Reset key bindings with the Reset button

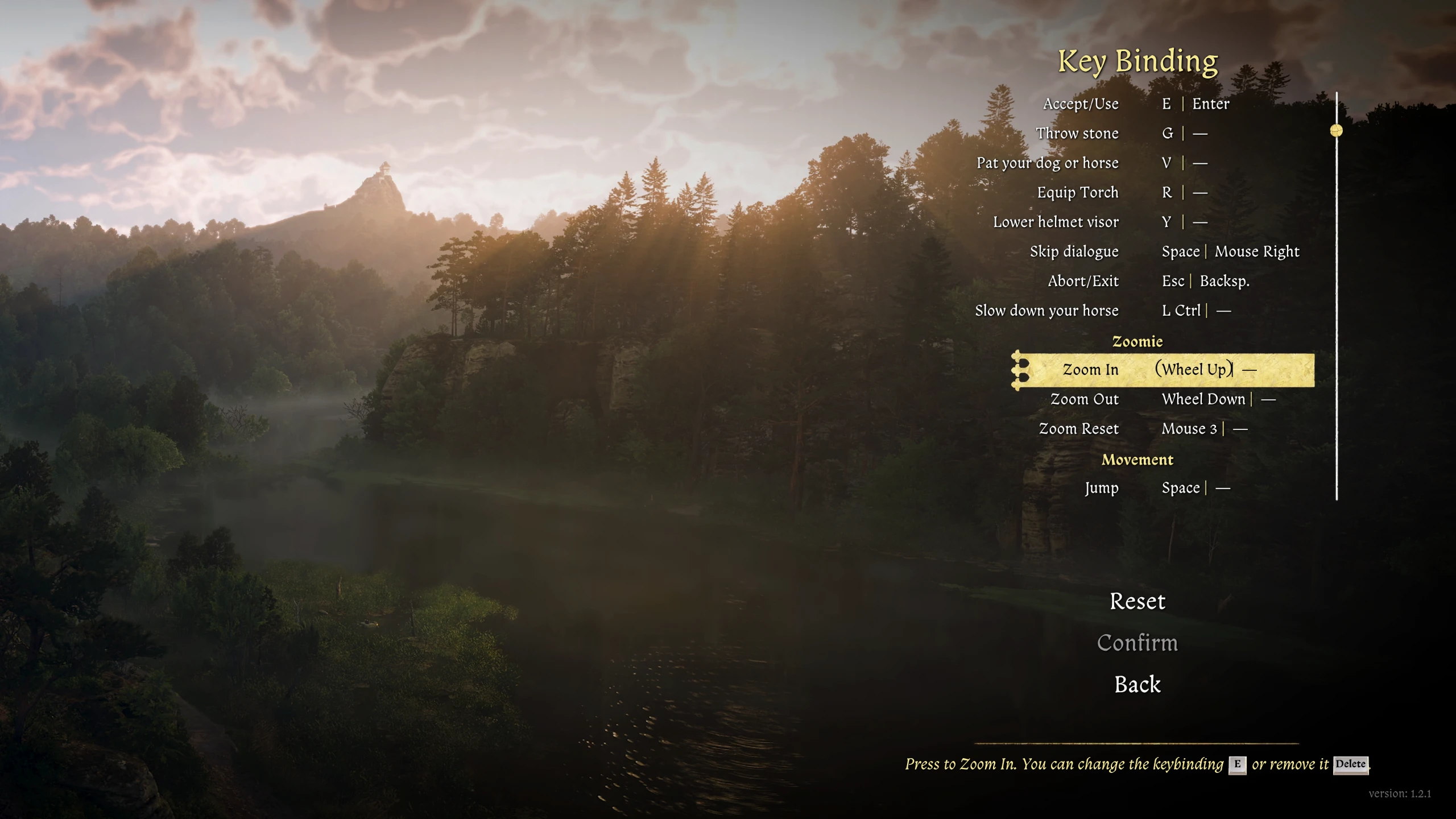point(1137,602)
